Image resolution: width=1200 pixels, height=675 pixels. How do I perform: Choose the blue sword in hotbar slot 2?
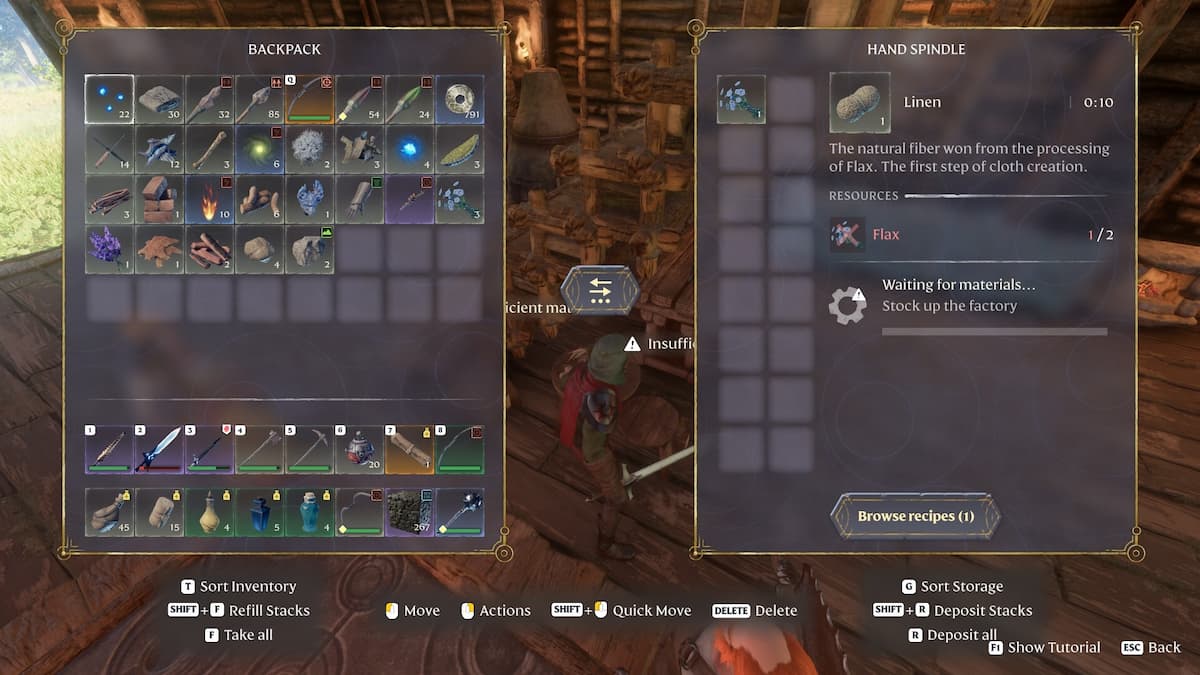pyautogui.click(x=159, y=449)
